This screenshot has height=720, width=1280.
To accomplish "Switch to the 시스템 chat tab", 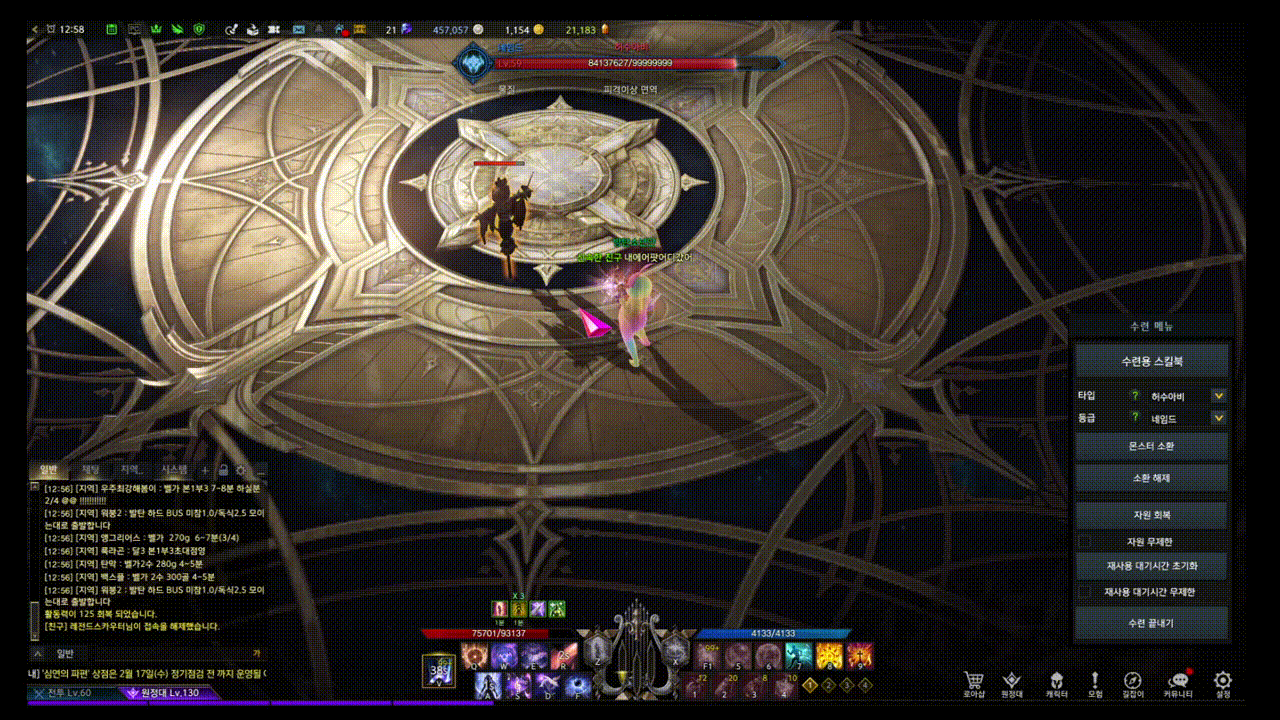I will coord(174,469).
